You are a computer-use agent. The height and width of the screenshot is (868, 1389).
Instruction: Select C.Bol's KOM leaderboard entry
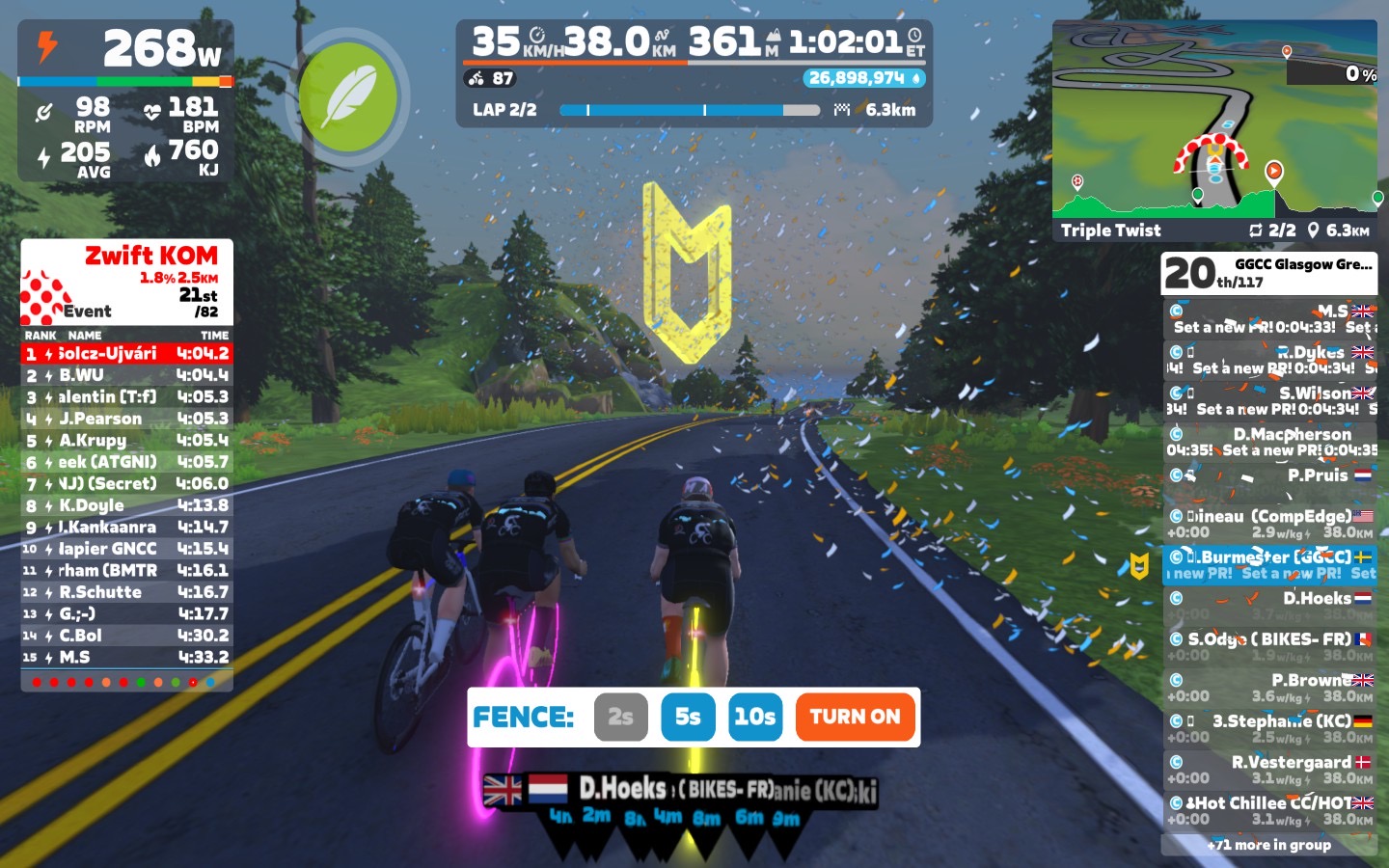126,636
